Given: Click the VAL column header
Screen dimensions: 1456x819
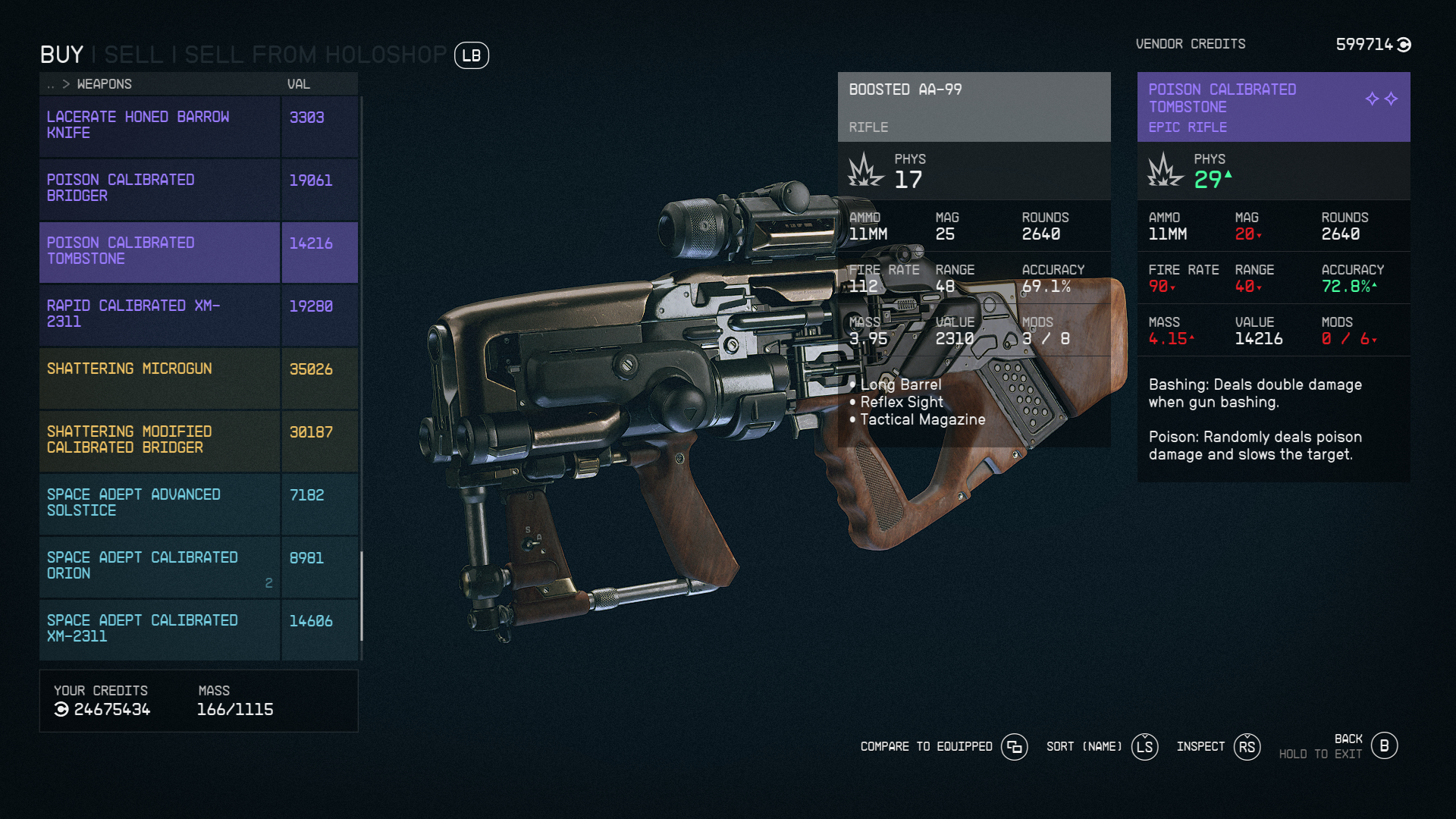Looking at the screenshot, I should pos(298,84).
